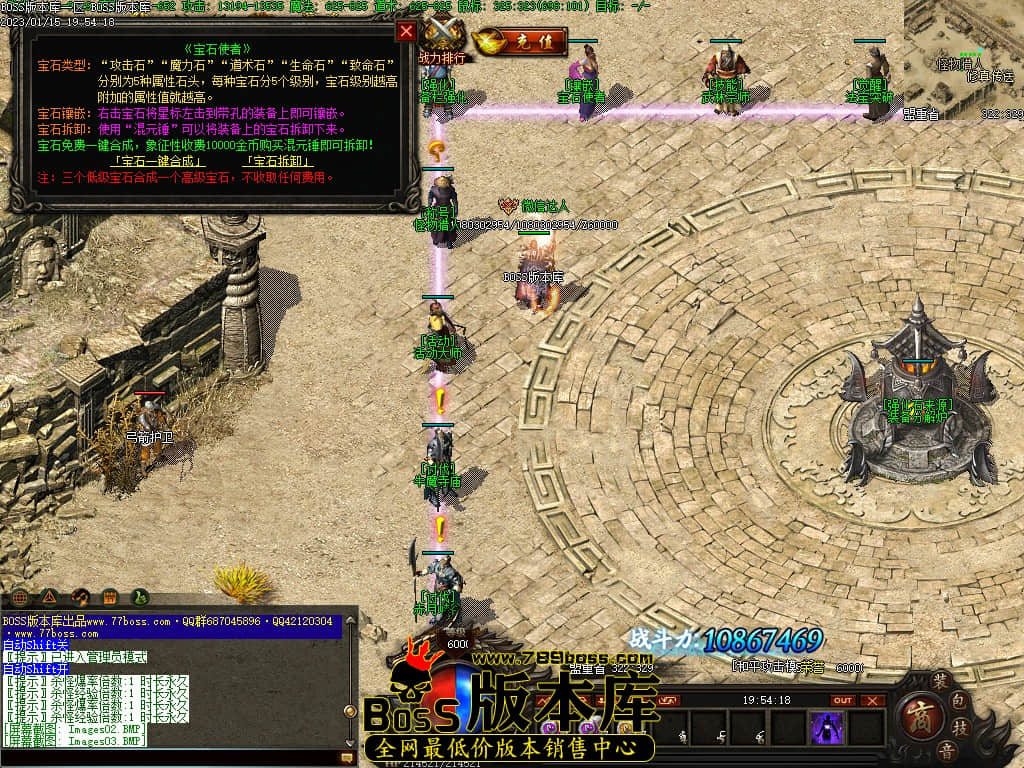Viewport: 1024px width, 768px height.
Task: Select the green flask chat icon
Action: point(141,597)
